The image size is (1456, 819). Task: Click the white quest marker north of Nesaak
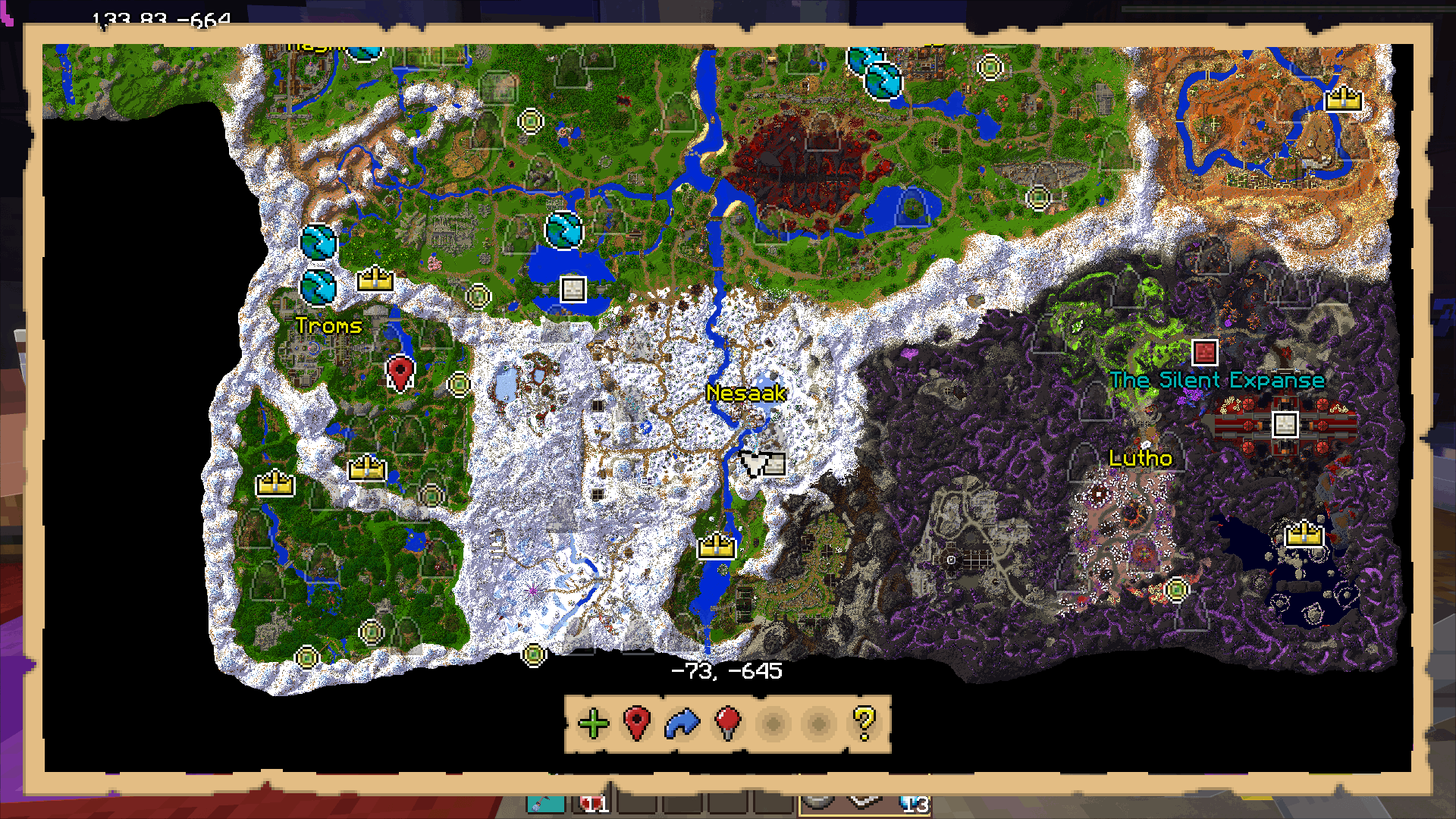pyautogui.click(x=573, y=289)
